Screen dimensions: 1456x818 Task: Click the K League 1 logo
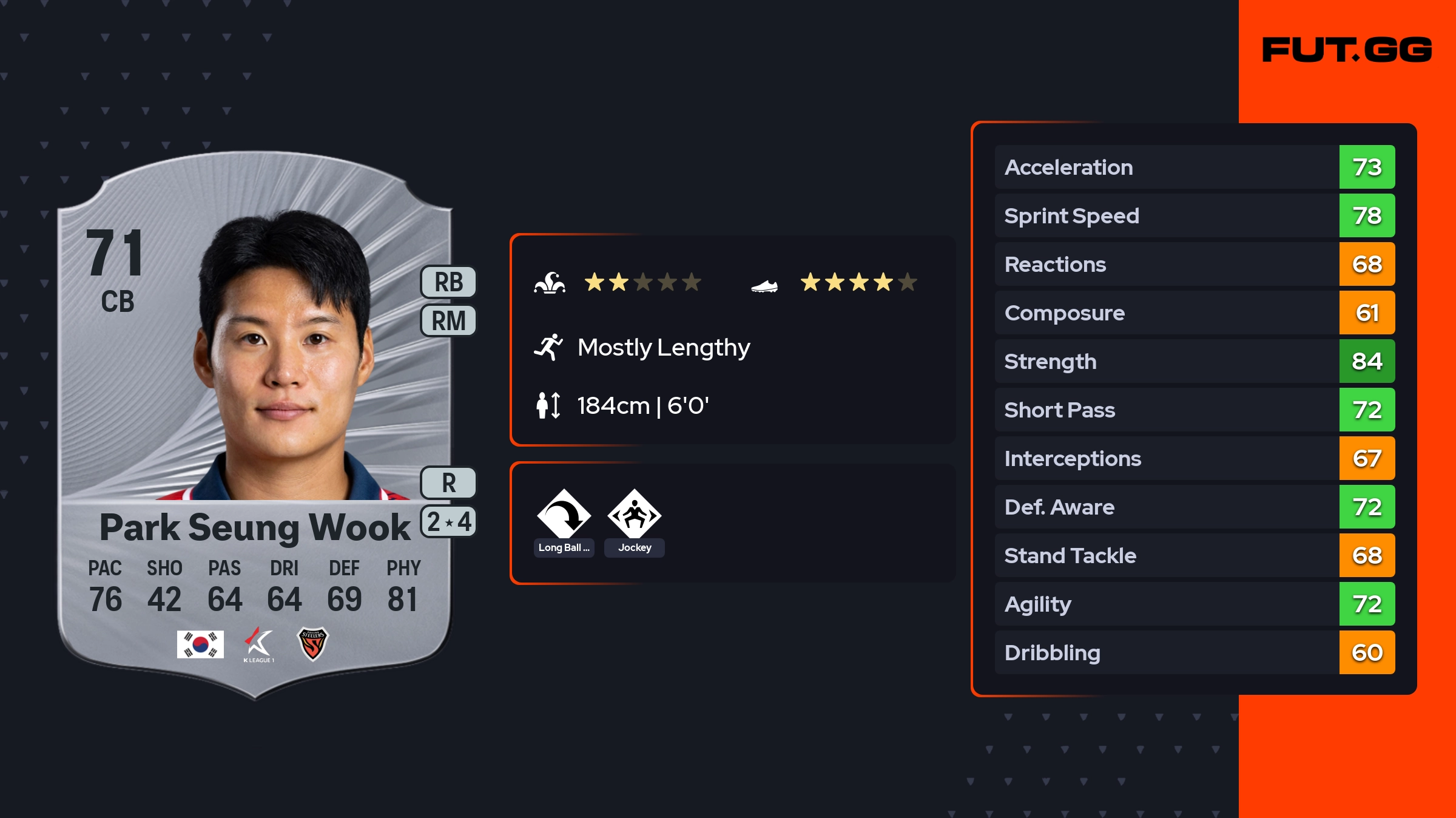pyautogui.click(x=258, y=644)
